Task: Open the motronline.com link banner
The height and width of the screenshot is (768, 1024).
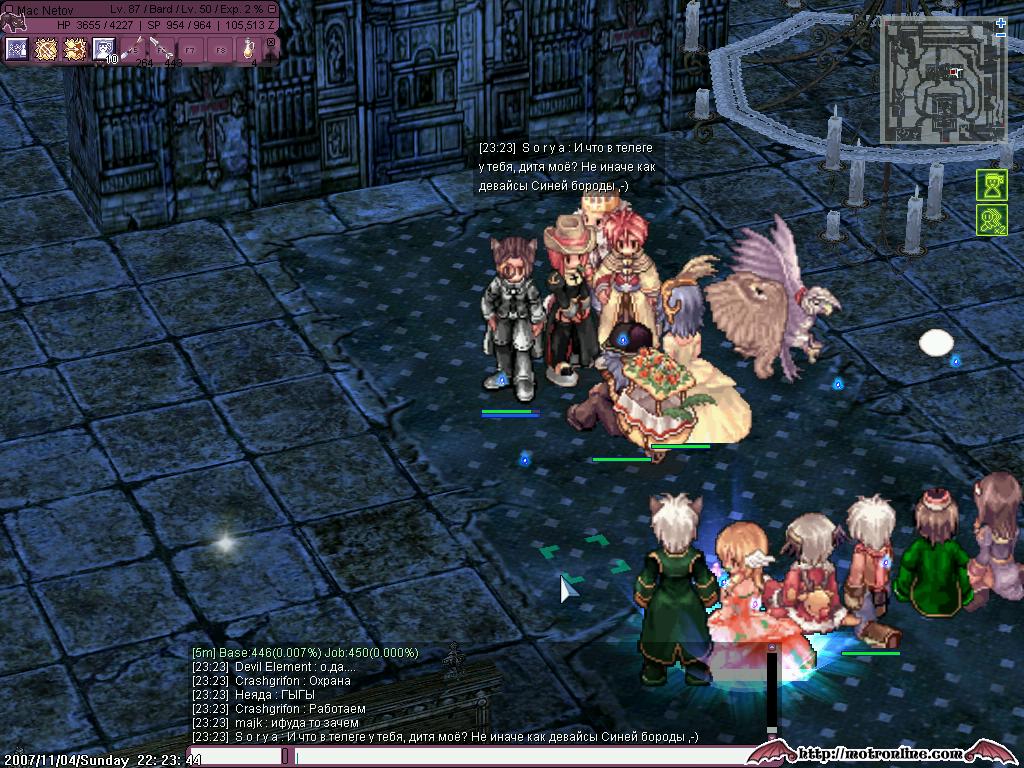Action: click(x=882, y=753)
